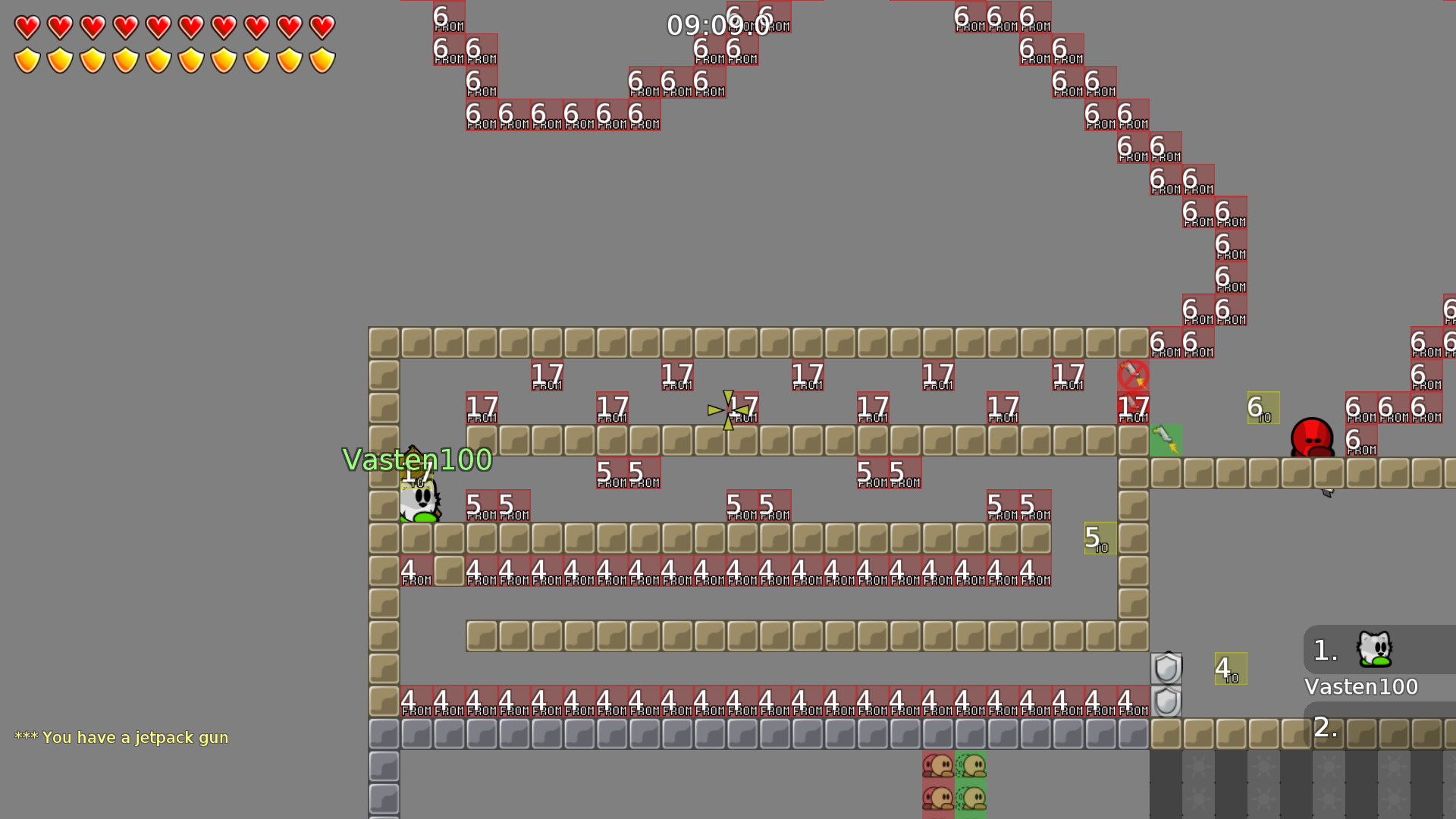Click the no-hammer restriction sign icon
The image size is (1456, 819).
pos(1134,375)
